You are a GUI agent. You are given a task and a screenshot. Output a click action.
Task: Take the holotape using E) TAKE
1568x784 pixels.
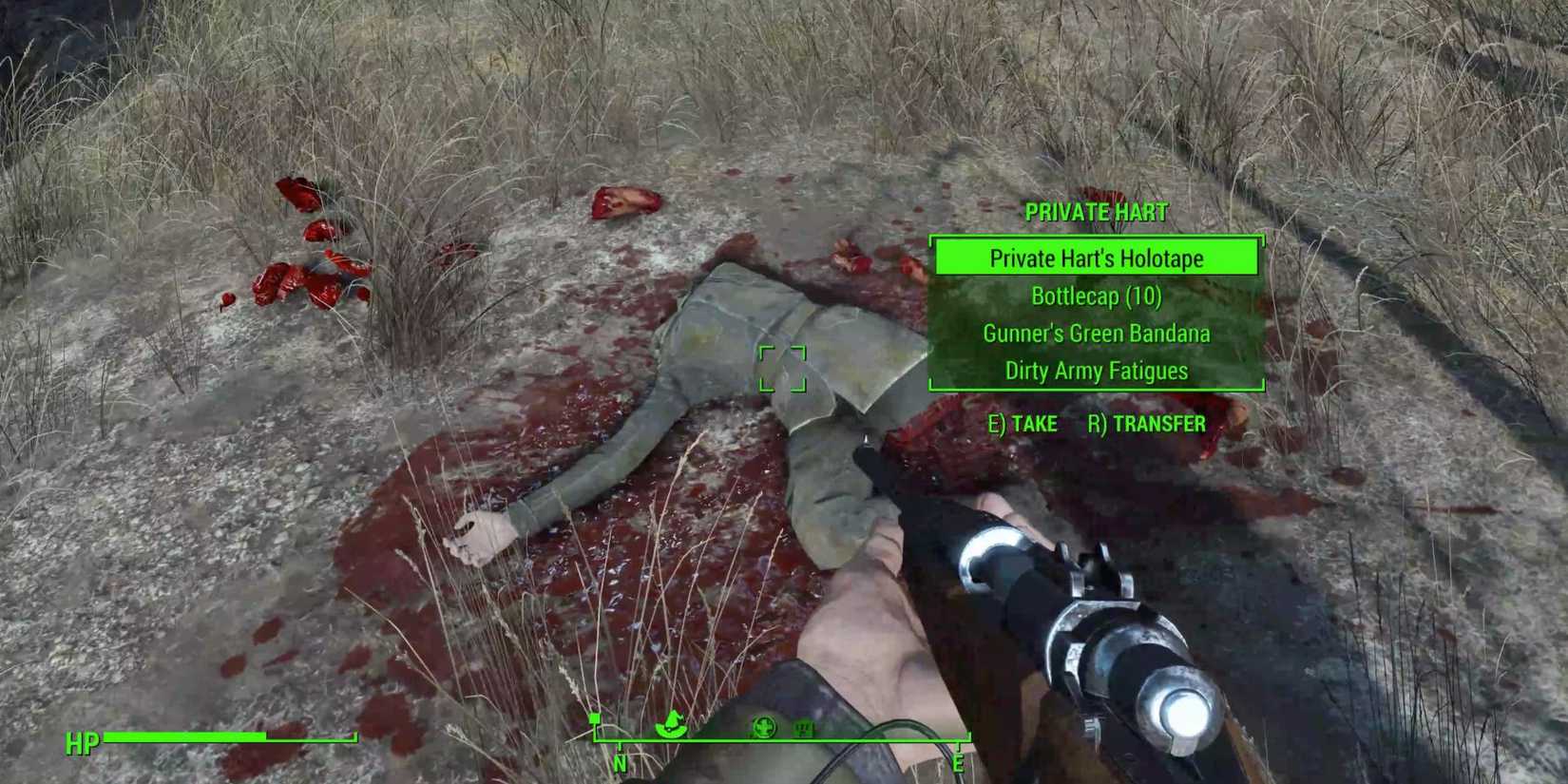1024,424
